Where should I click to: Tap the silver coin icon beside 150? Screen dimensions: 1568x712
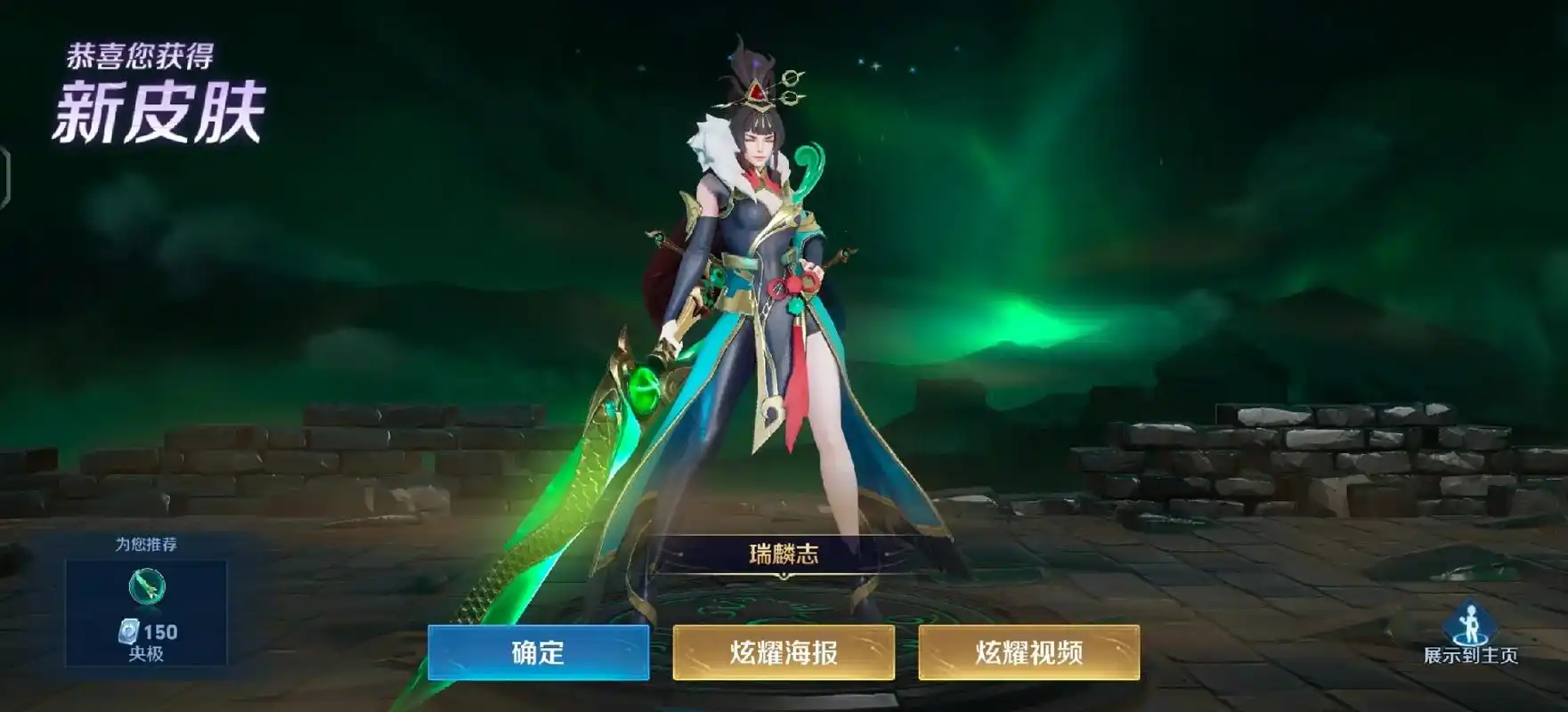pos(131,630)
